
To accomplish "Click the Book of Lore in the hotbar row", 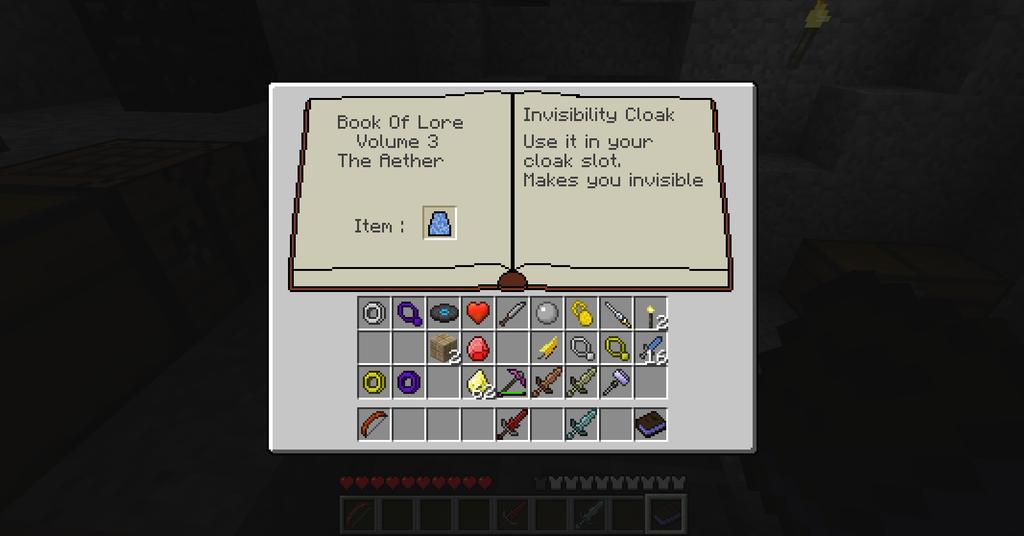I will (x=651, y=424).
